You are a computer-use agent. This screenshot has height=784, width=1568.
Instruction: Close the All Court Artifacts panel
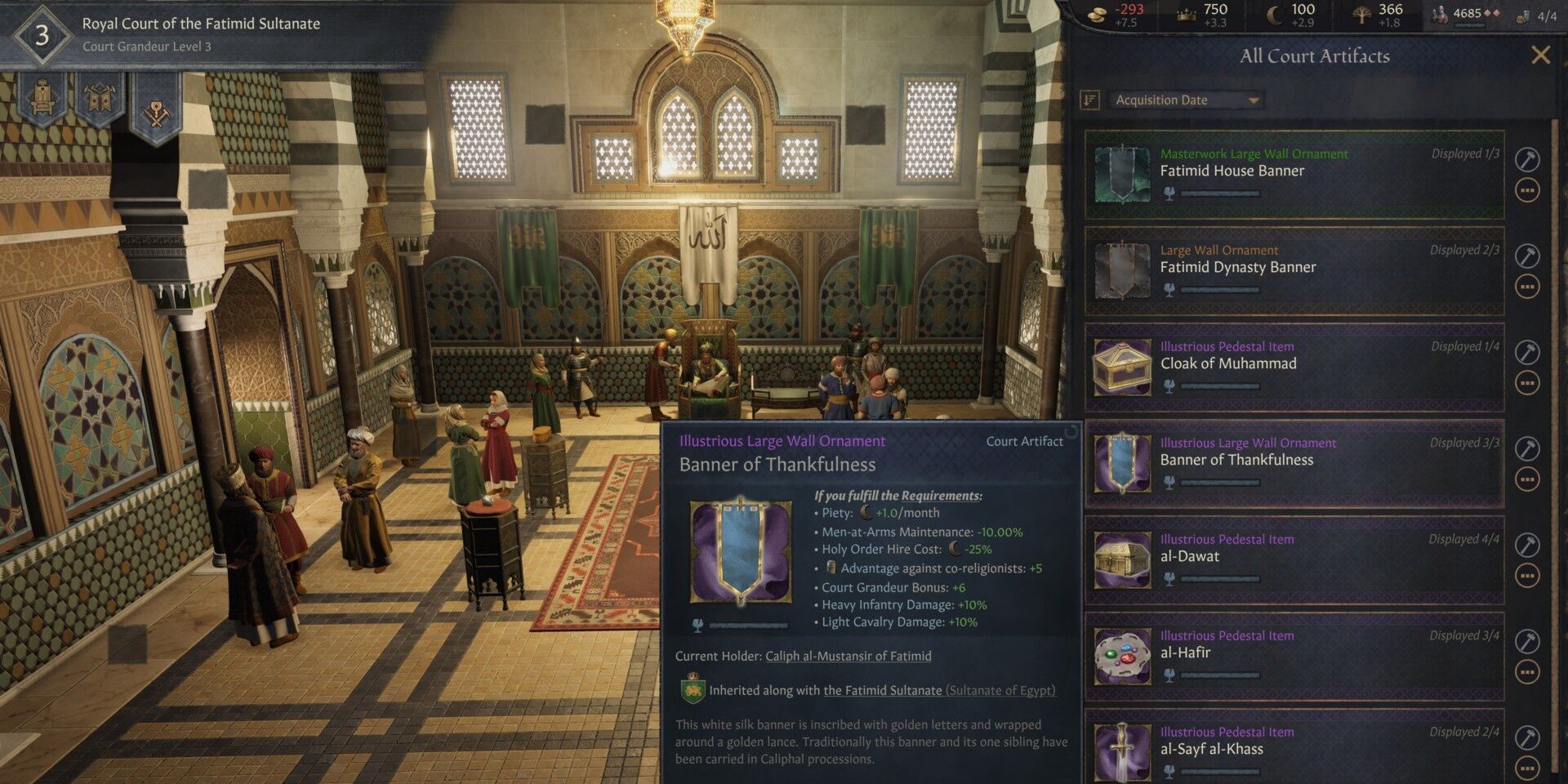tap(1542, 56)
